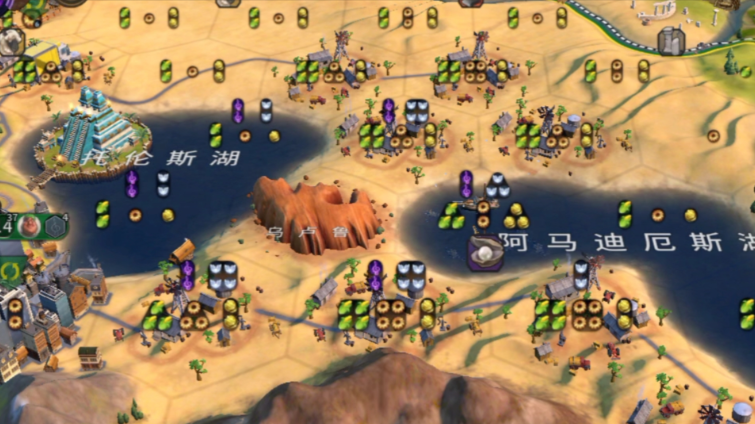This screenshot has height=424, width=755.
Task: Open the city banner by the leader portrait
Action: [31, 224]
